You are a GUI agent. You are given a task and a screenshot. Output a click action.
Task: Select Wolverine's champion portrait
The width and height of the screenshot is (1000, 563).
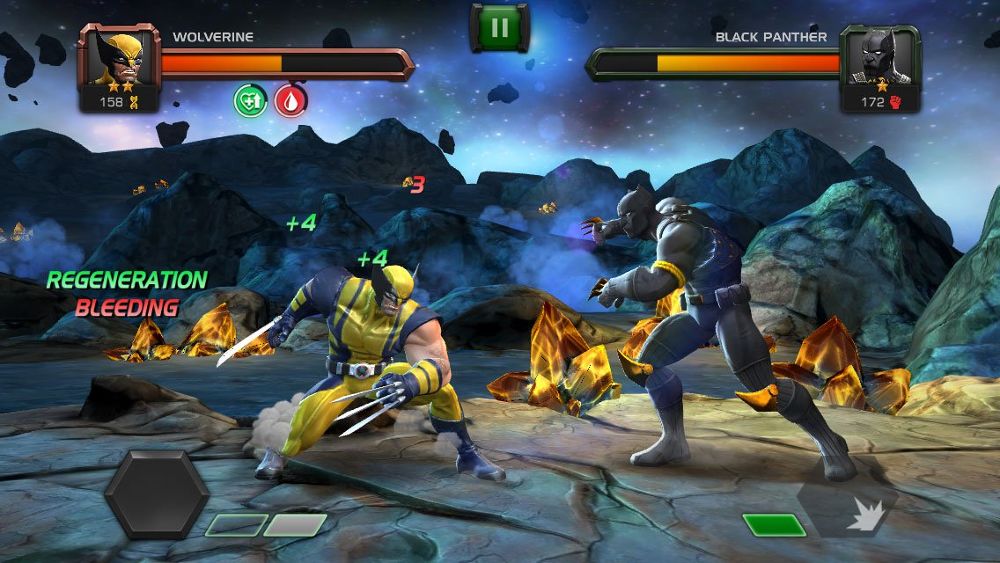click(x=114, y=59)
